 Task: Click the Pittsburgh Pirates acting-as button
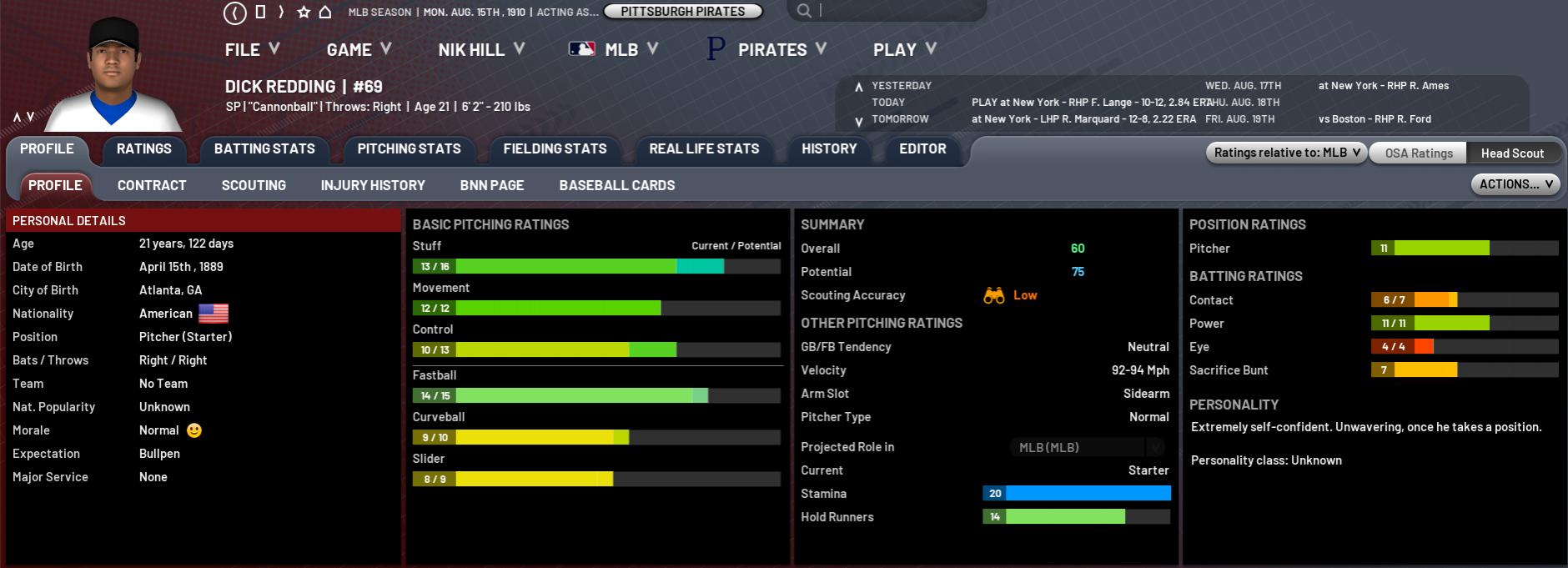683,12
